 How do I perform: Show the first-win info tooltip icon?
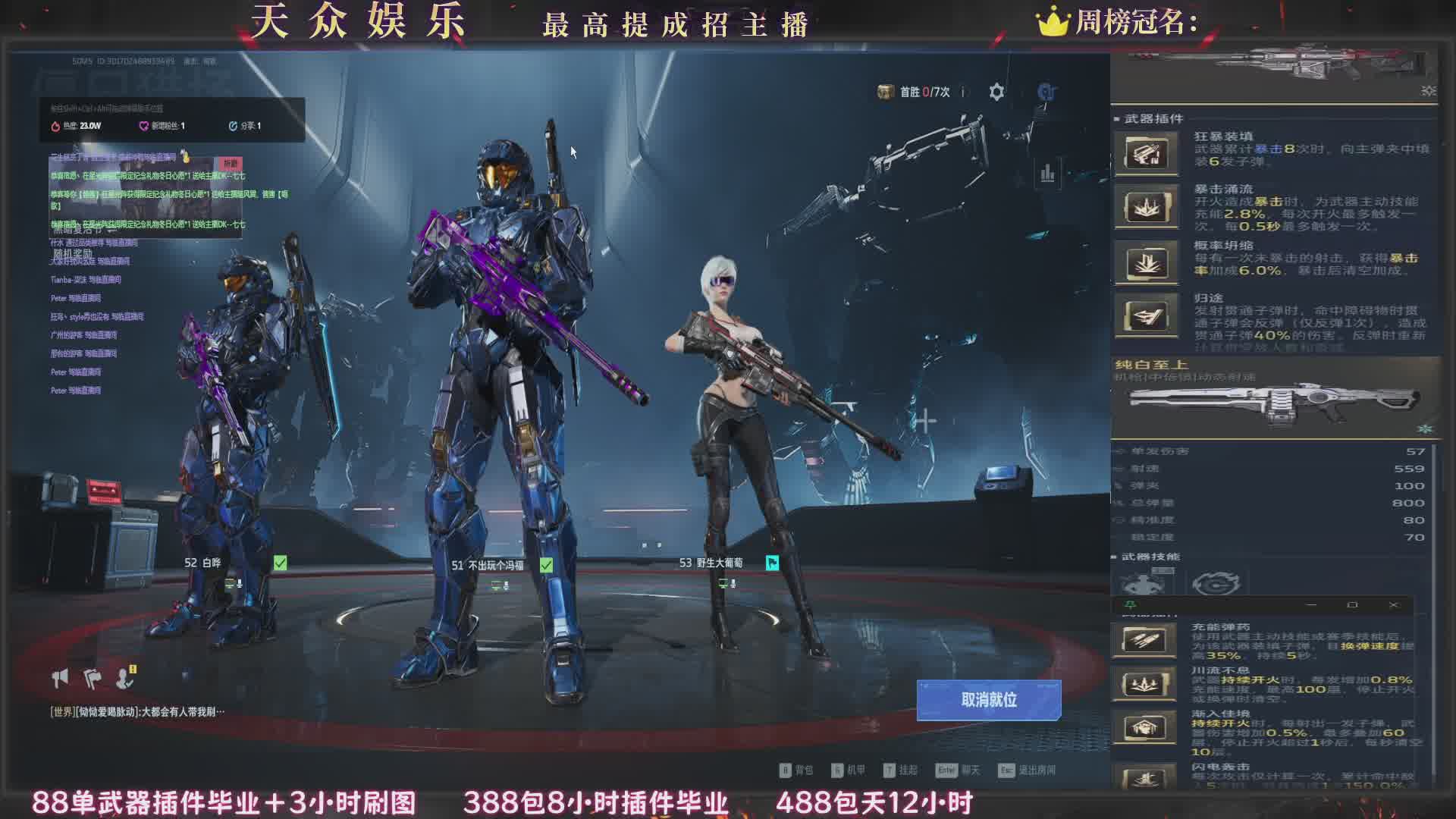[963, 93]
